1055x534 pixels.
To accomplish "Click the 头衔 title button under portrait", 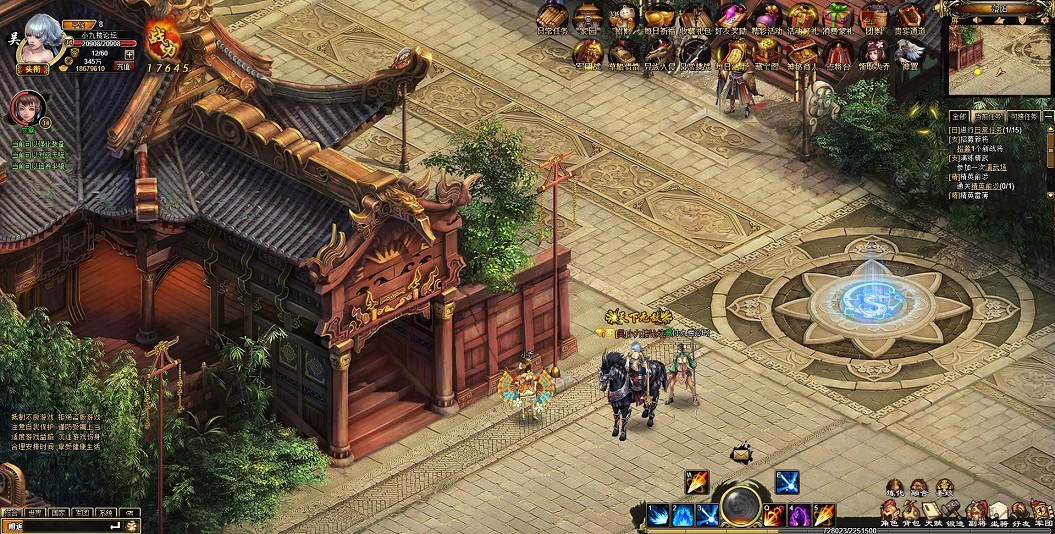I will (33, 68).
